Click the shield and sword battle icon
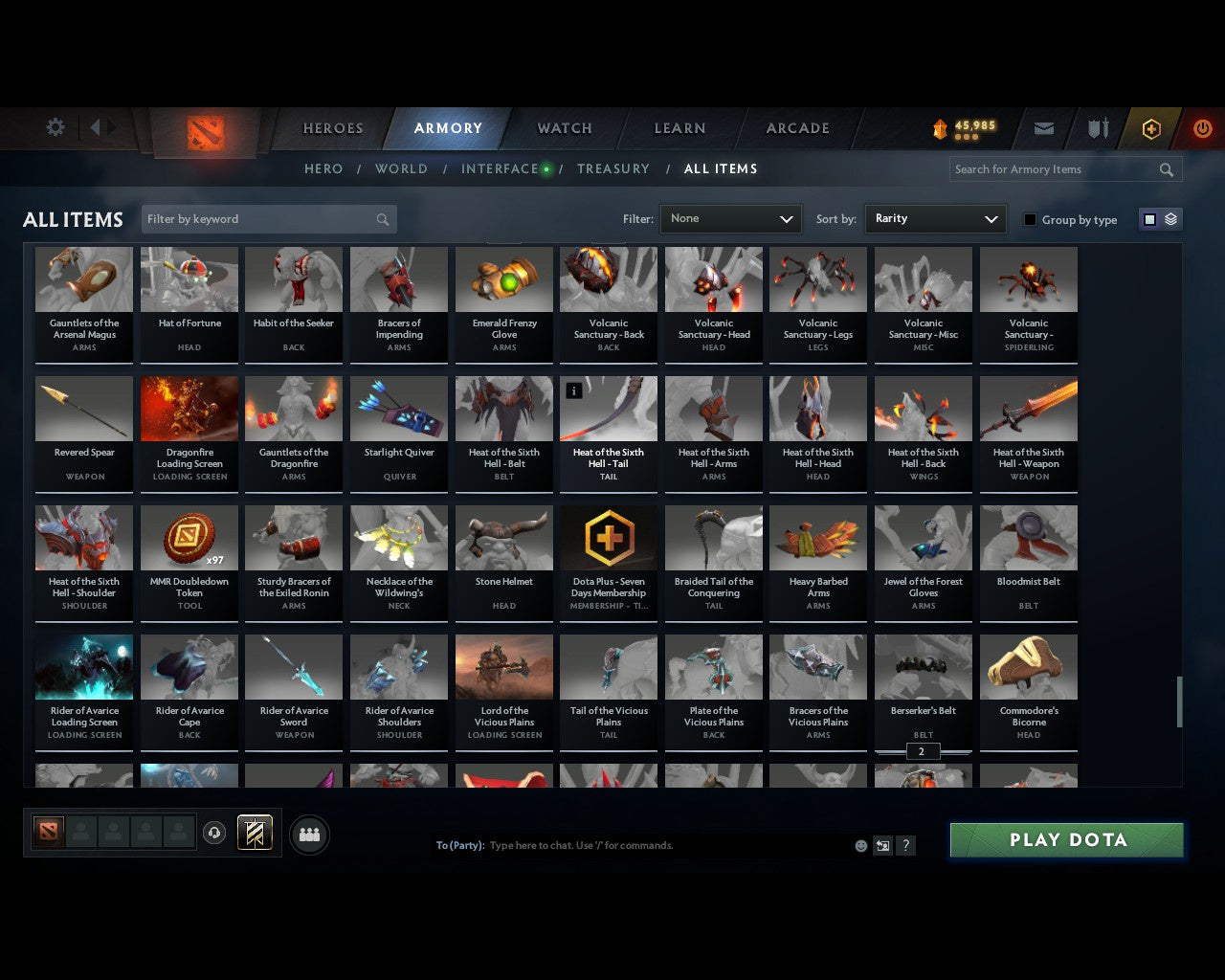Screen dimensions: 1225x980 pos(1097,127)
